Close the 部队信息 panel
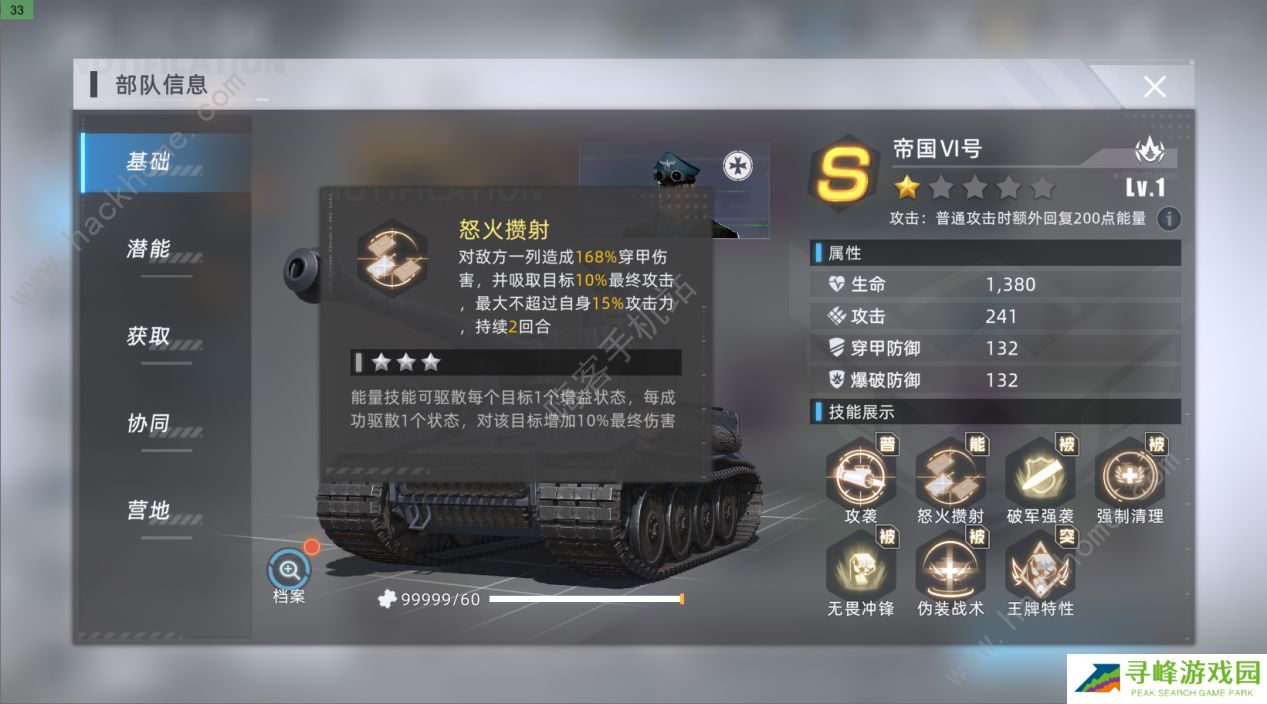 (x=1154, y=87)
